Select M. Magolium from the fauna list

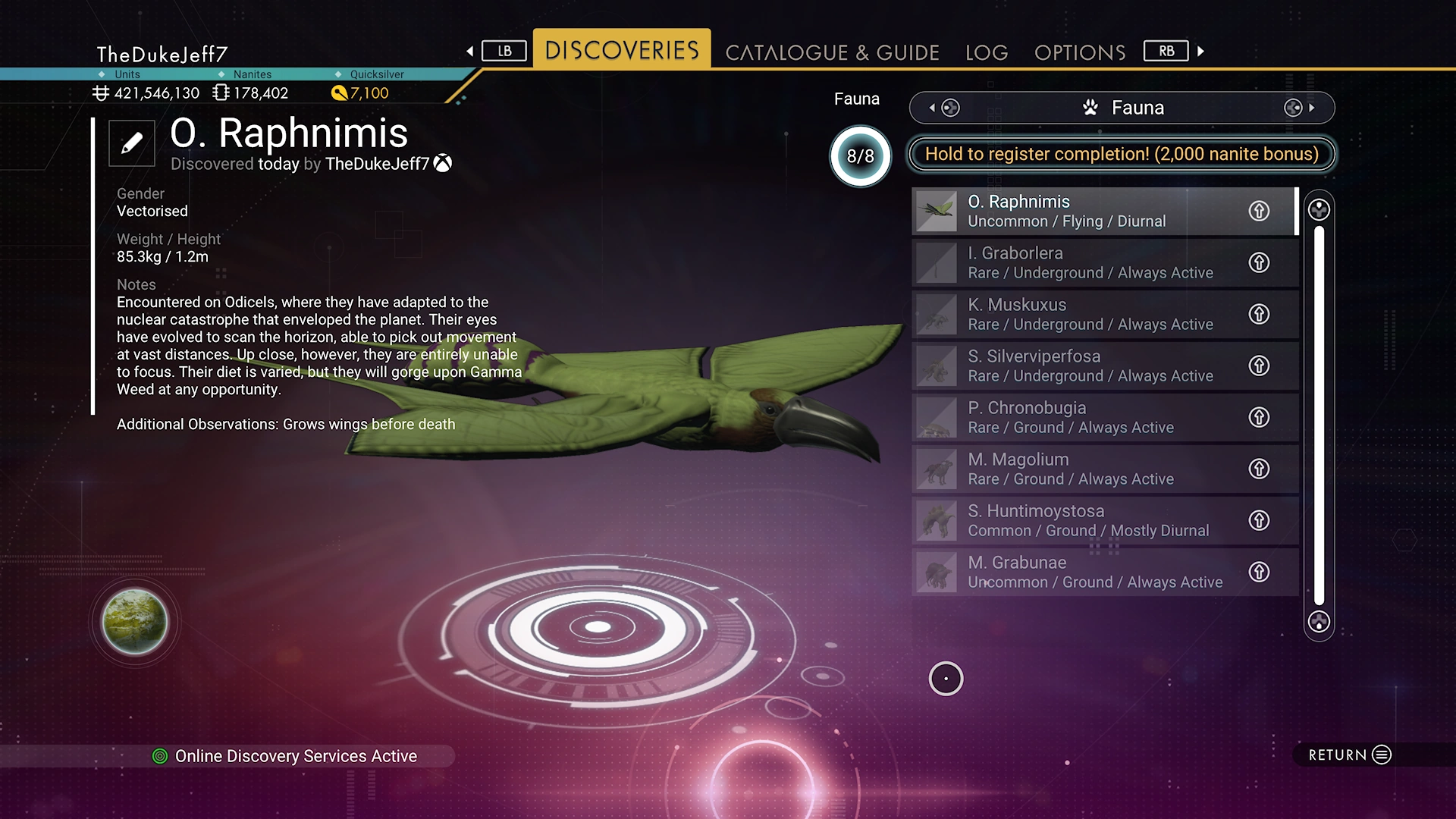pos(1077,469)
